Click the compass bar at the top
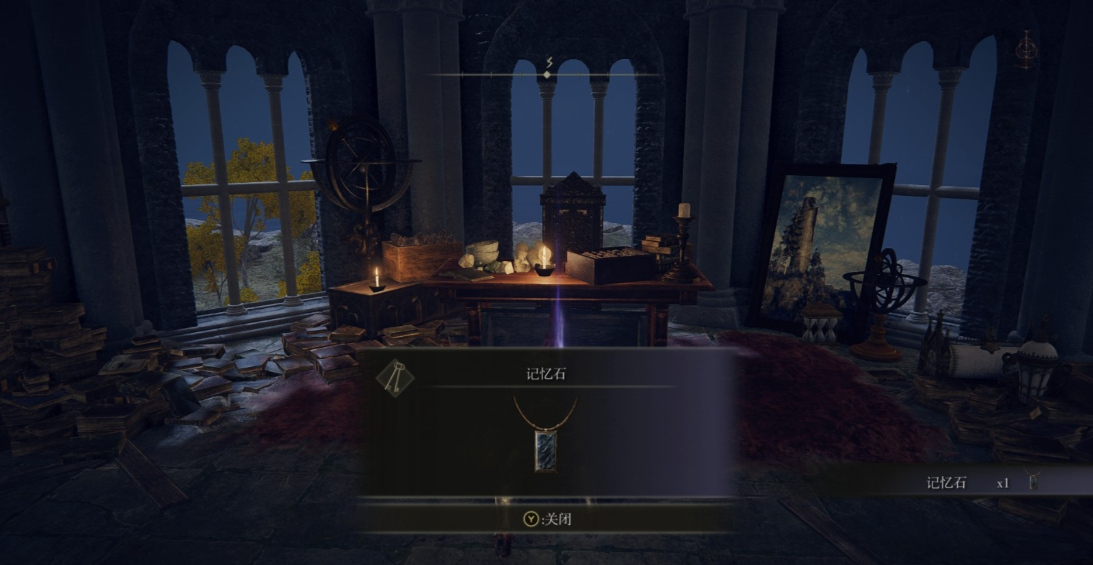This screenshot has width=1093, height=565. [x=548, y=74]
